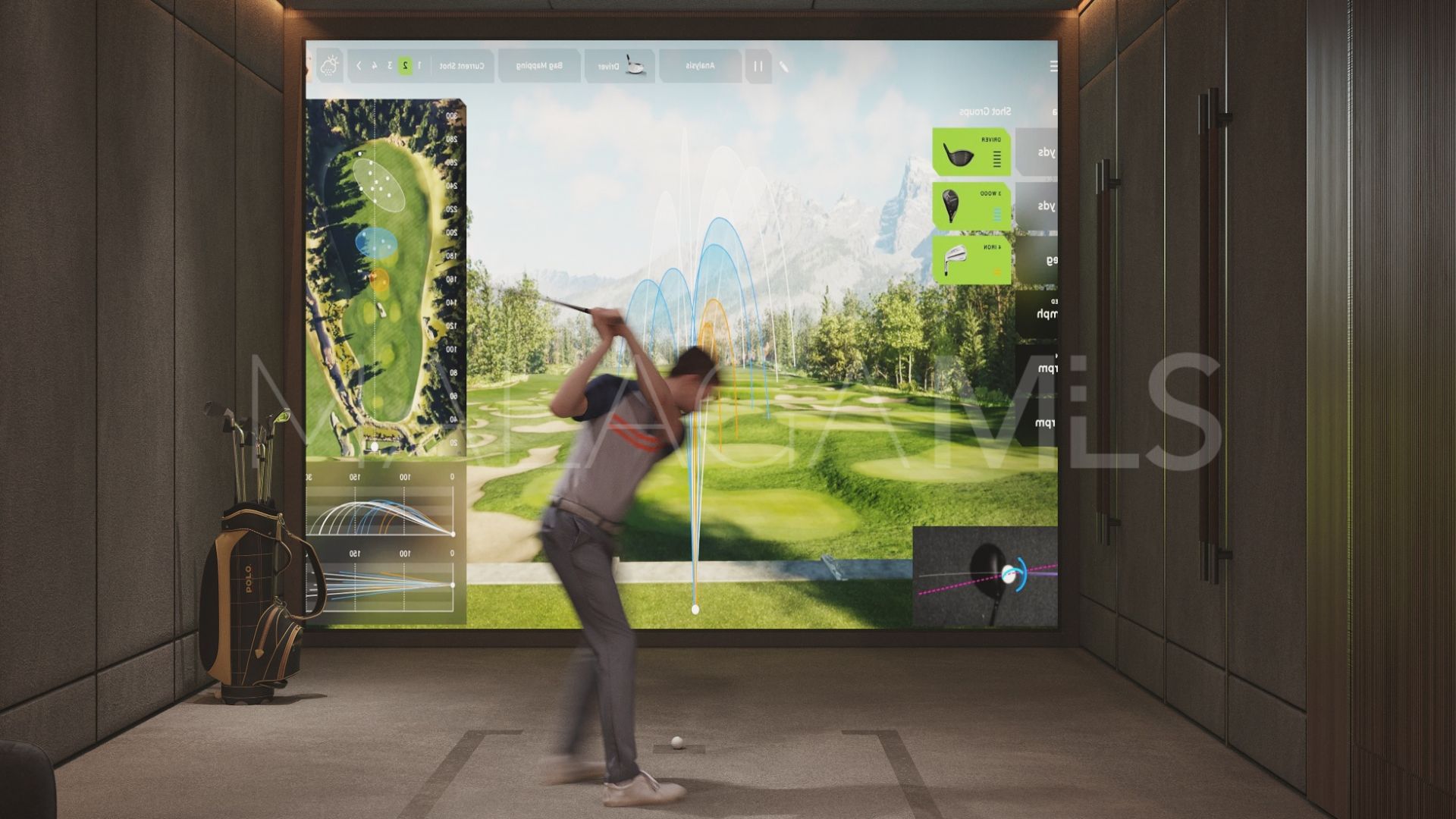Click the pencil edit icon

(x=783, y=66)
